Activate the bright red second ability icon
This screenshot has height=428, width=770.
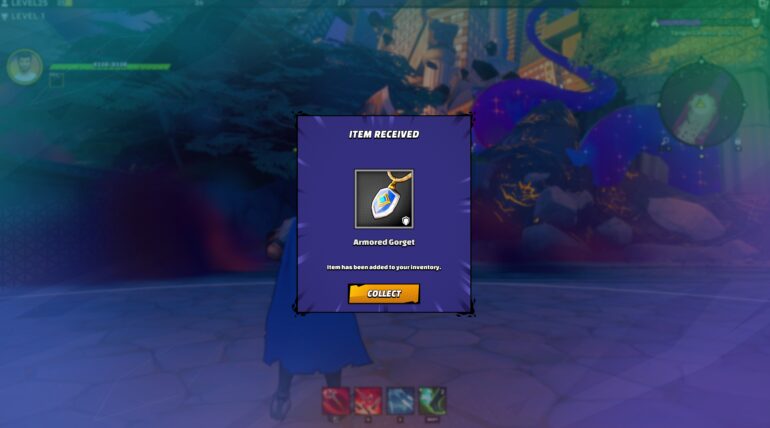(368, 401)
